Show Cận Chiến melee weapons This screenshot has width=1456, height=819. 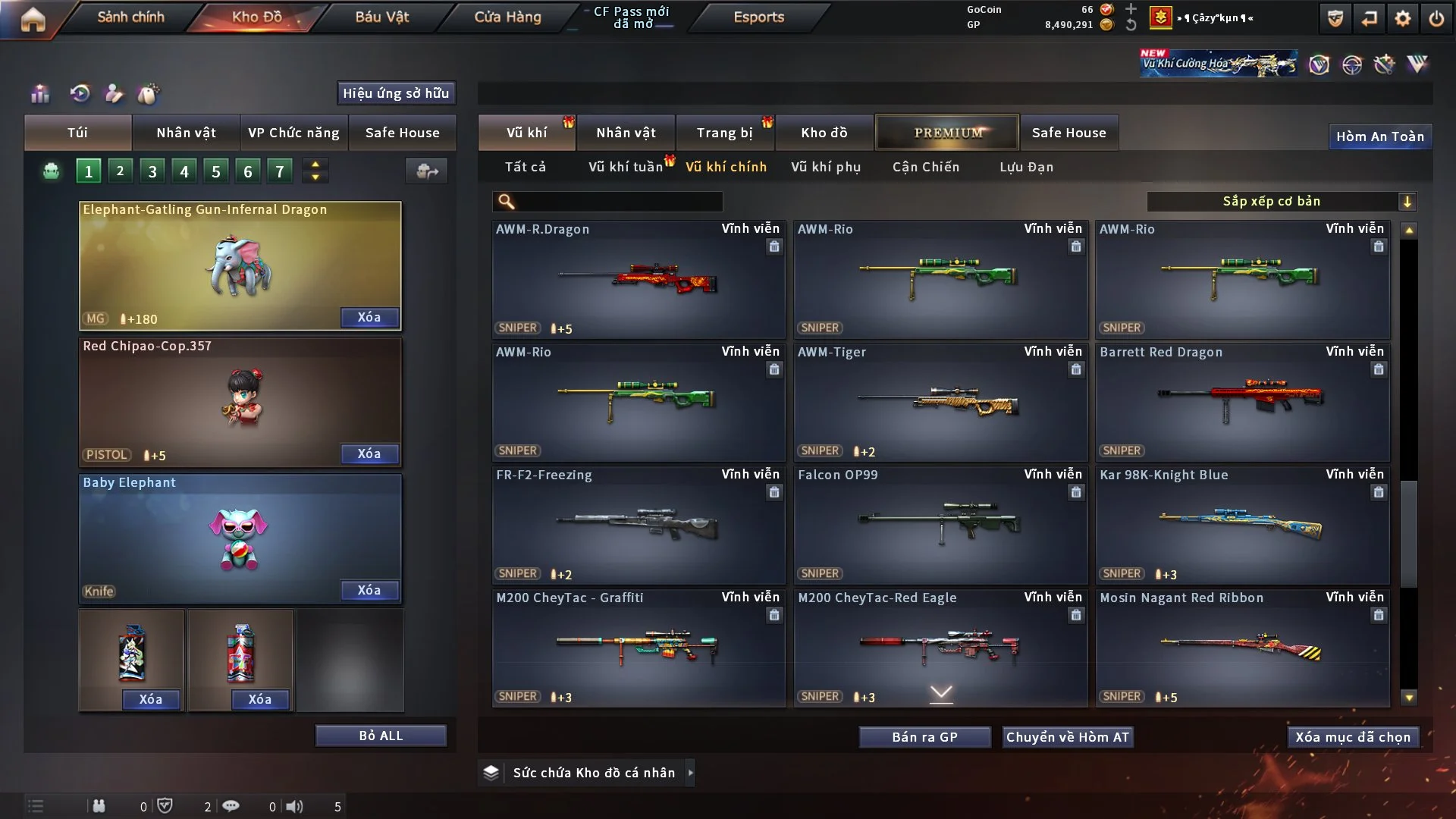925,167
